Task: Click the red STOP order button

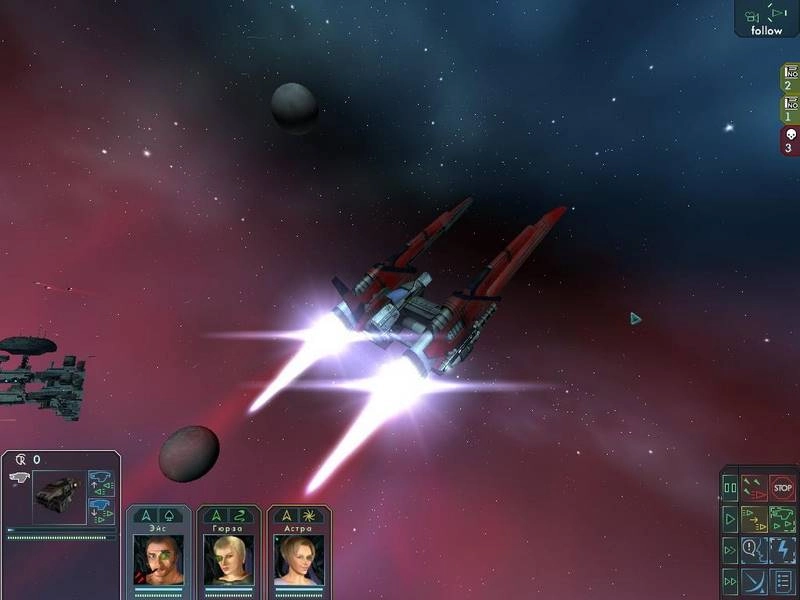Action: [782, 489]
